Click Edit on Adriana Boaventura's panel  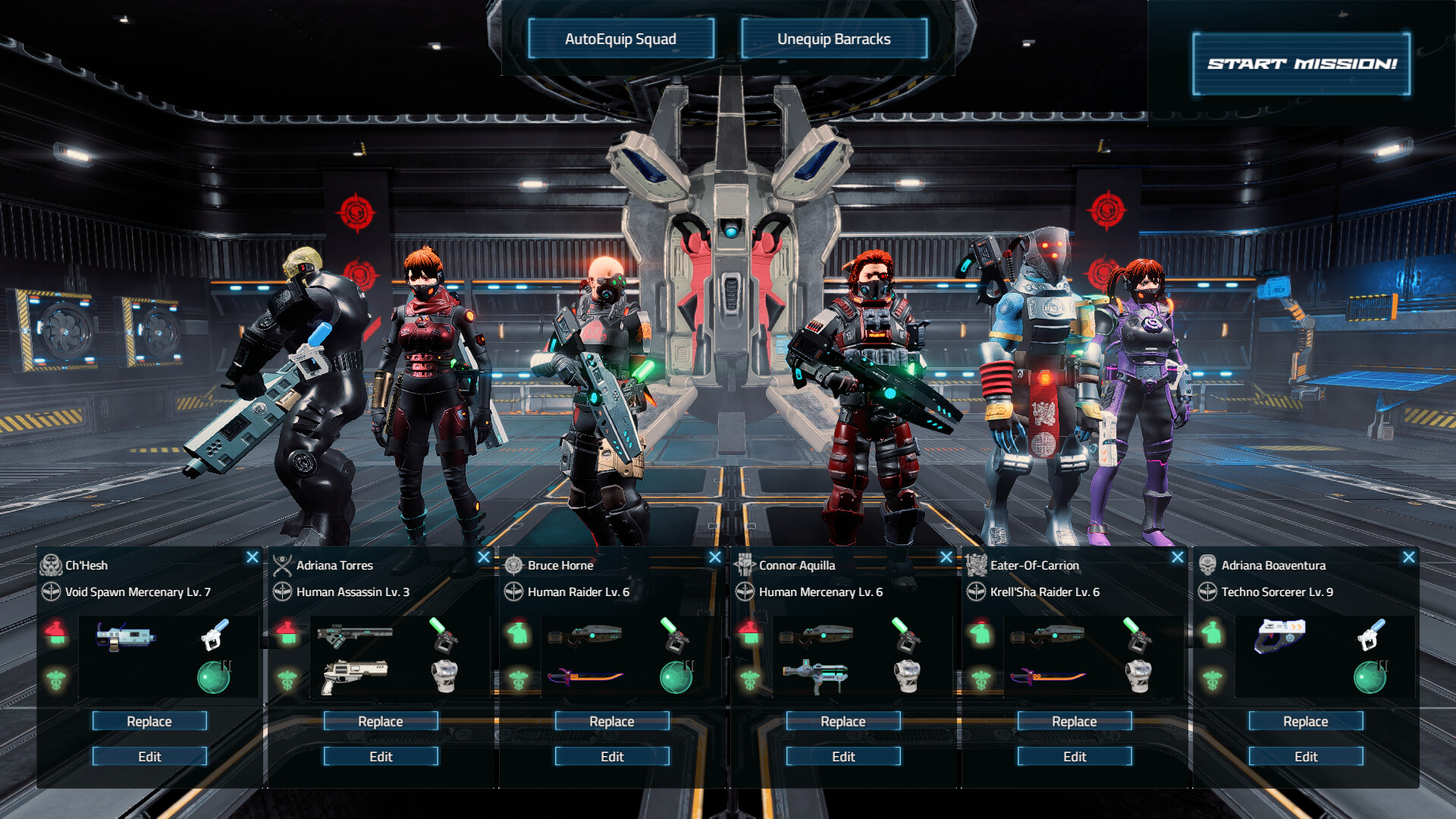pyautogui.click(x=1305, y=756)
